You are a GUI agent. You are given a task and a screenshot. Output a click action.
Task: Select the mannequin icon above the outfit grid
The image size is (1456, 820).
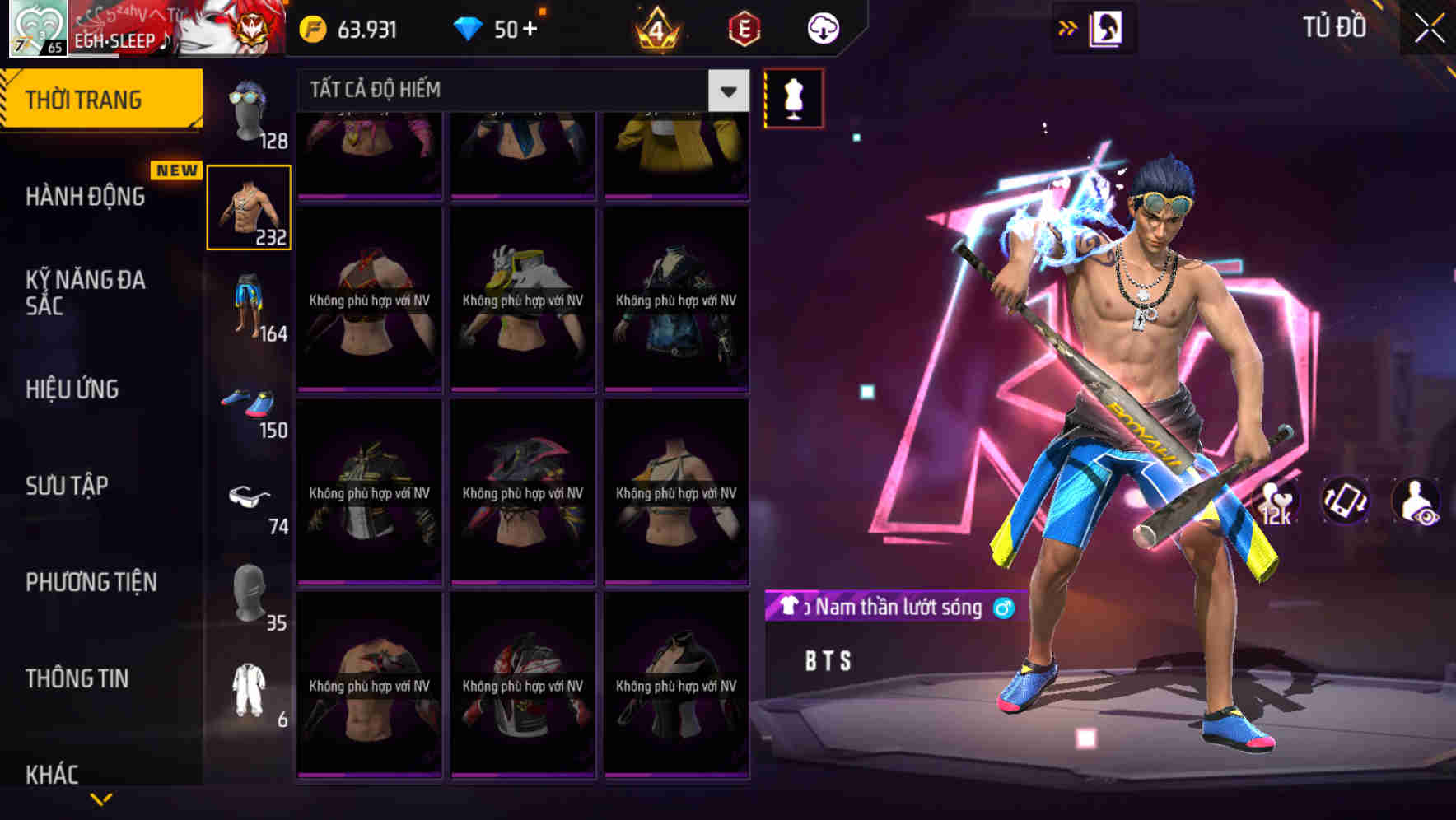click(793, 98)
